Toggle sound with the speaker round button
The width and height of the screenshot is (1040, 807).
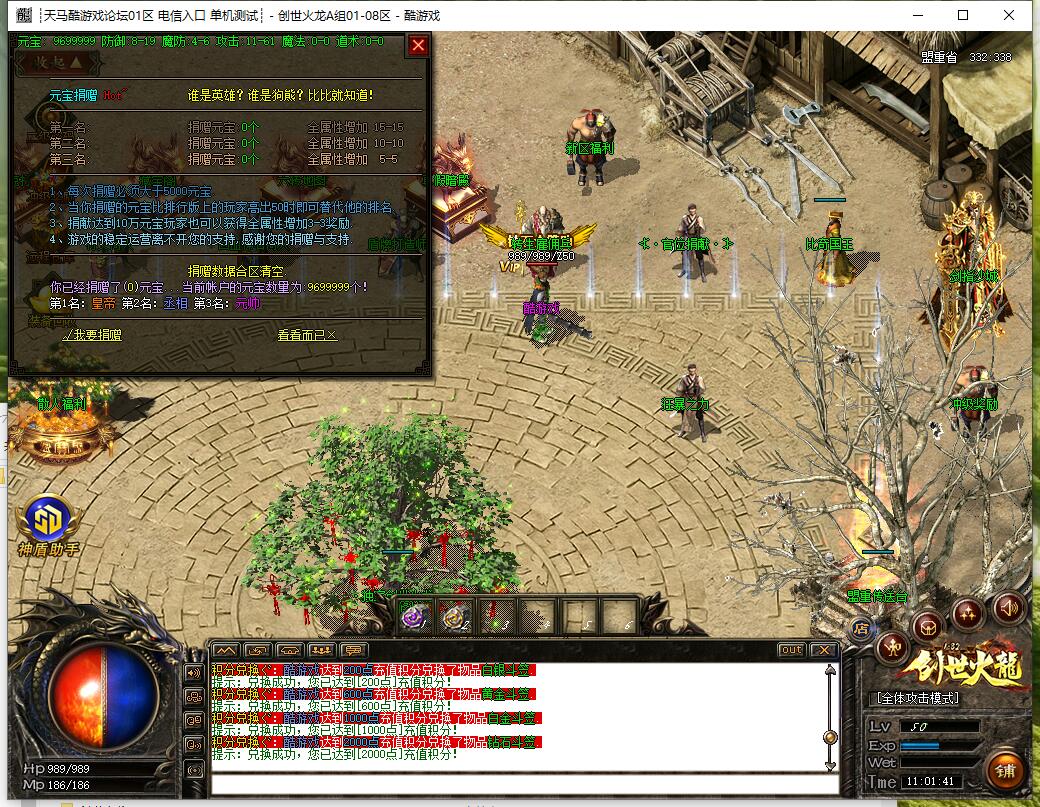tap(1008, 607)
